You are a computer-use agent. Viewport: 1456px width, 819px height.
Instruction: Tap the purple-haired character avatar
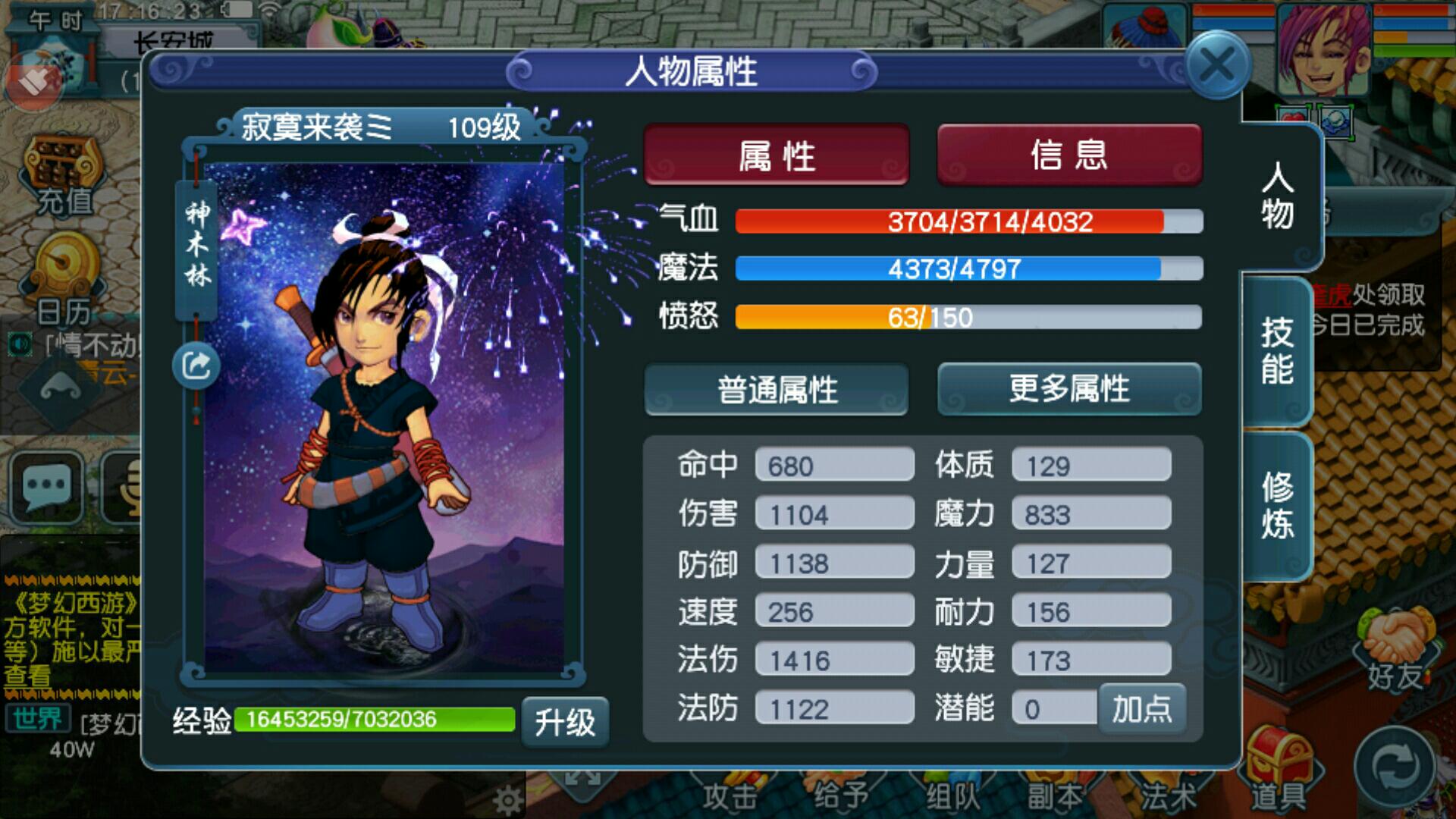tap(1323, 49)
